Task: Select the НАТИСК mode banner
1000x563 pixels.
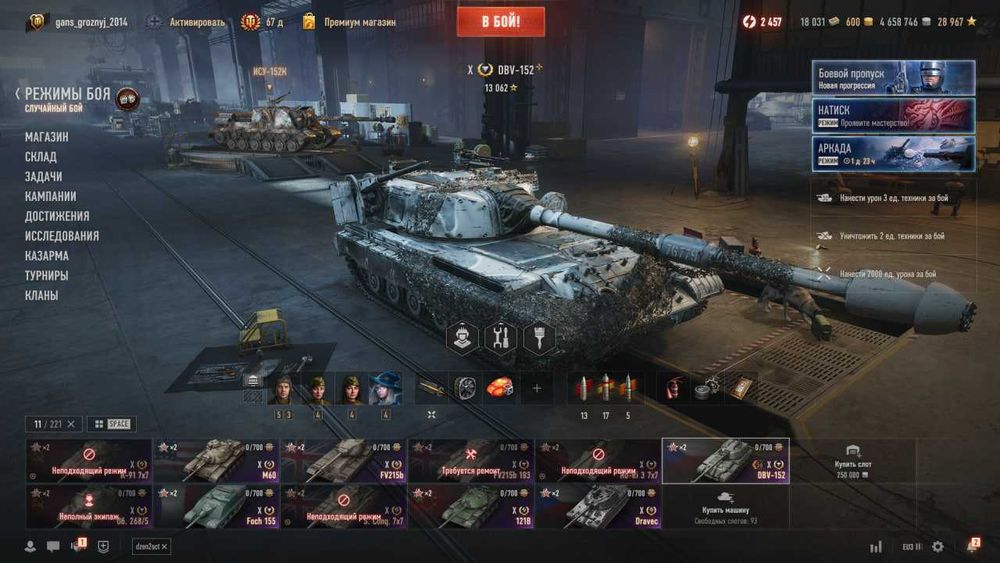Action: [x=893, y=116]
